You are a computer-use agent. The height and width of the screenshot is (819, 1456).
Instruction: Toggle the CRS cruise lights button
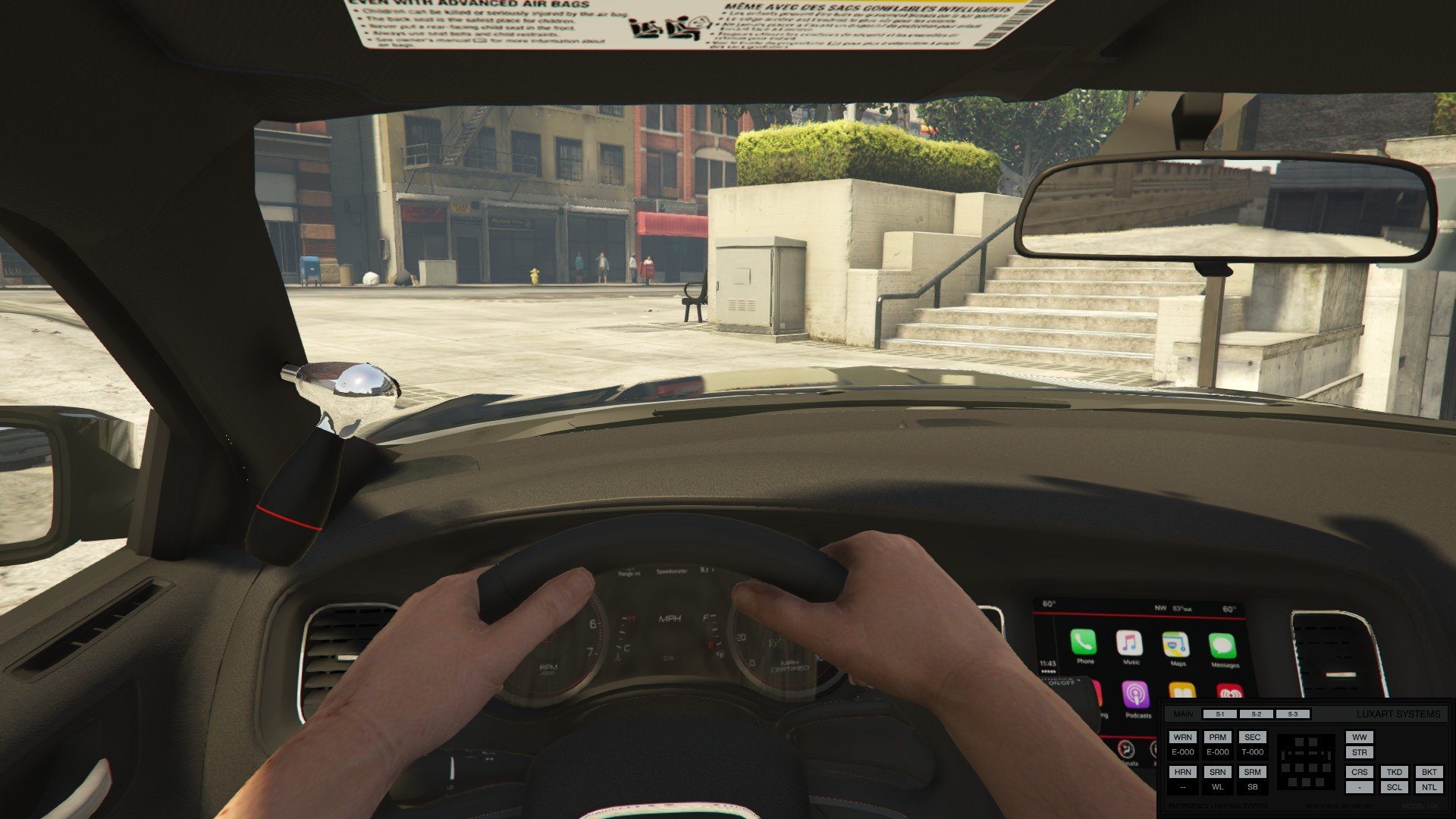[x=1359, y=772]
